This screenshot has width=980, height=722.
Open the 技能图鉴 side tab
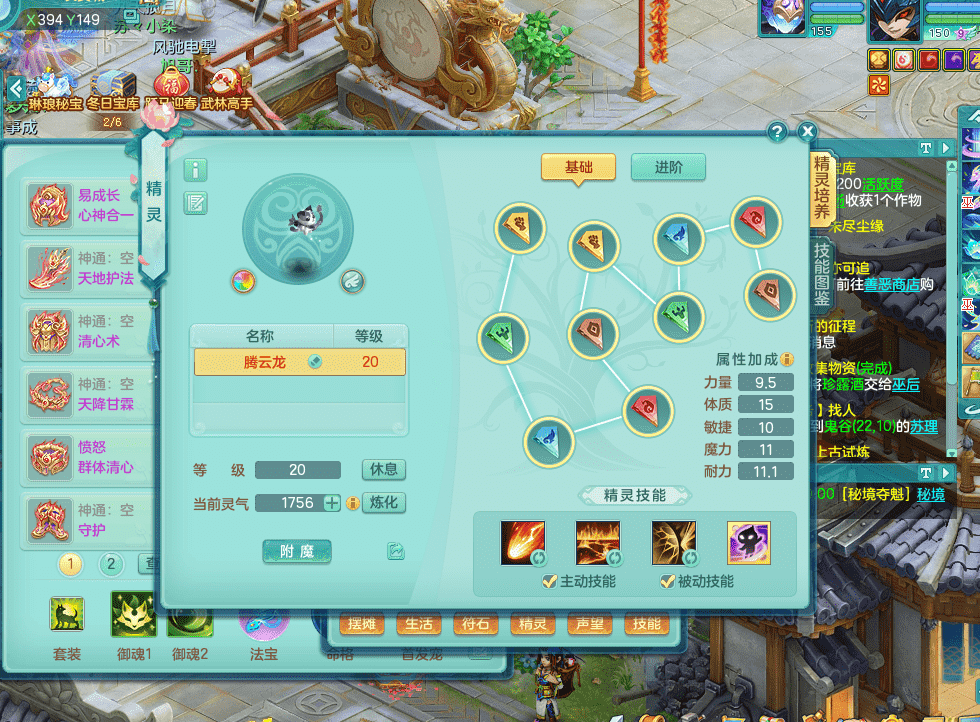(821, 275)
